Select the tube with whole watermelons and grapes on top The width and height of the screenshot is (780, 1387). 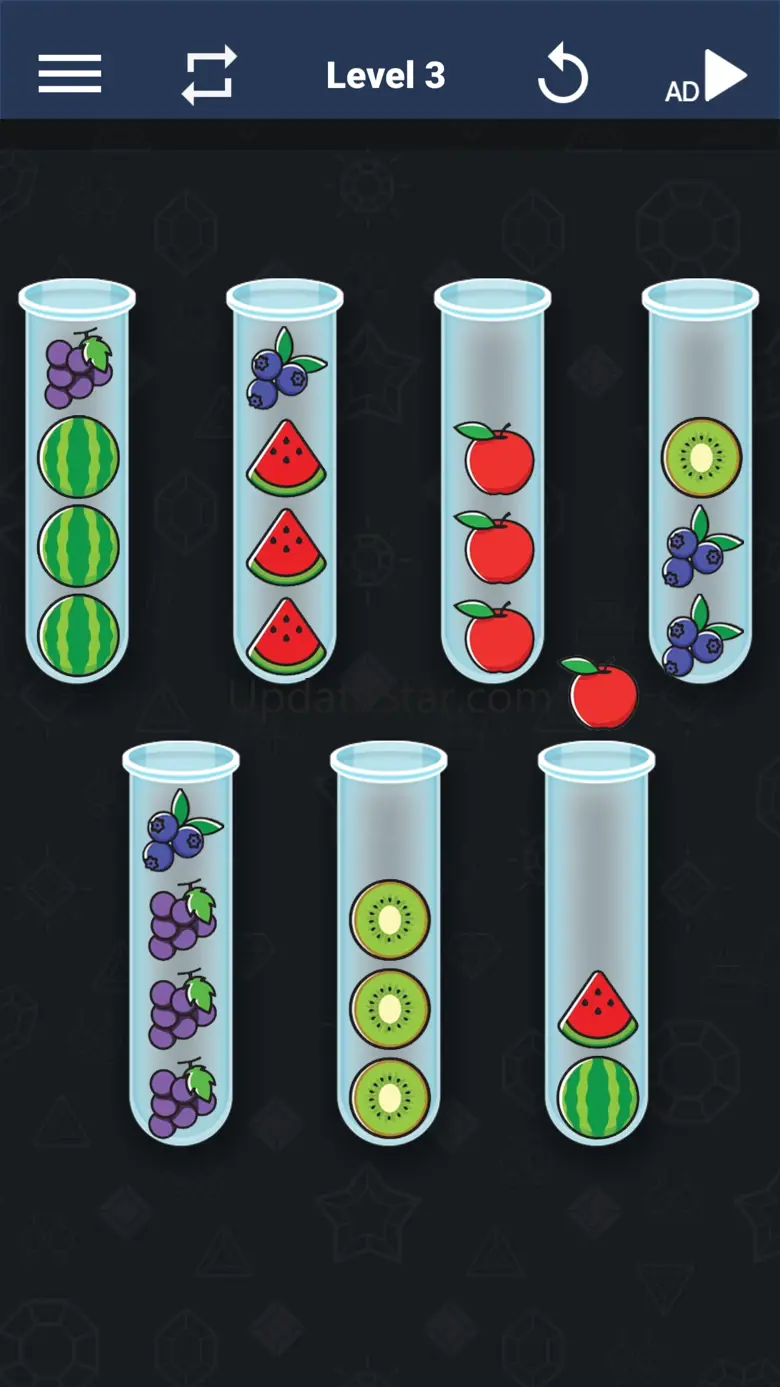(78, 482)
